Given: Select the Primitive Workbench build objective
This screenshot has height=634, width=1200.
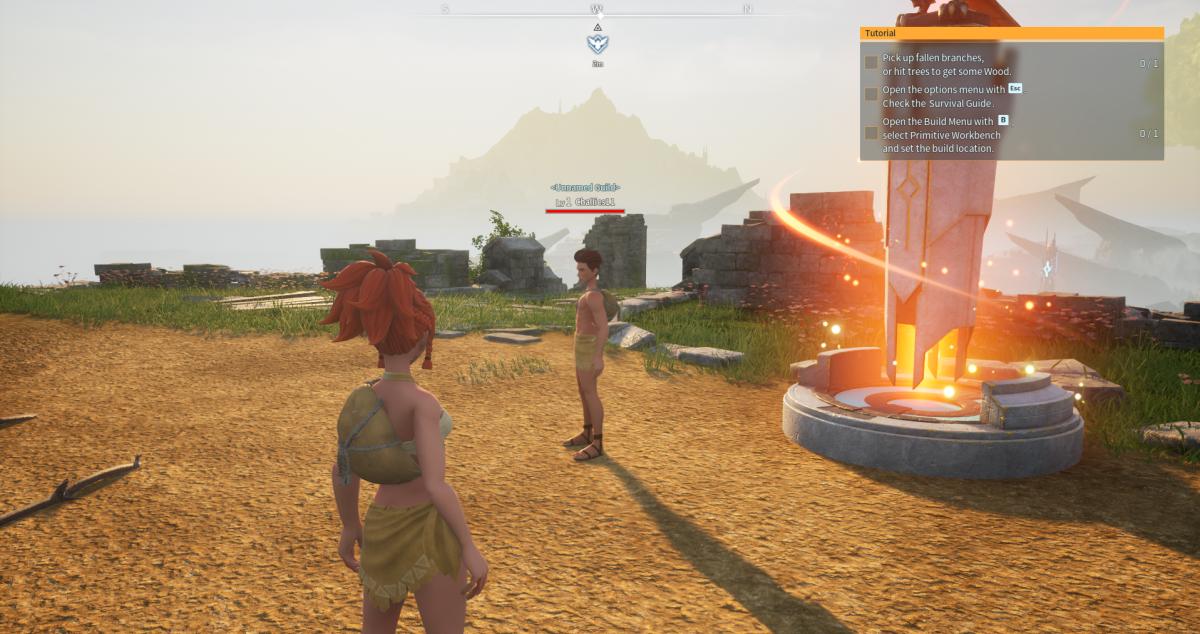Looking at the screenshot, I should coord(938,134).
